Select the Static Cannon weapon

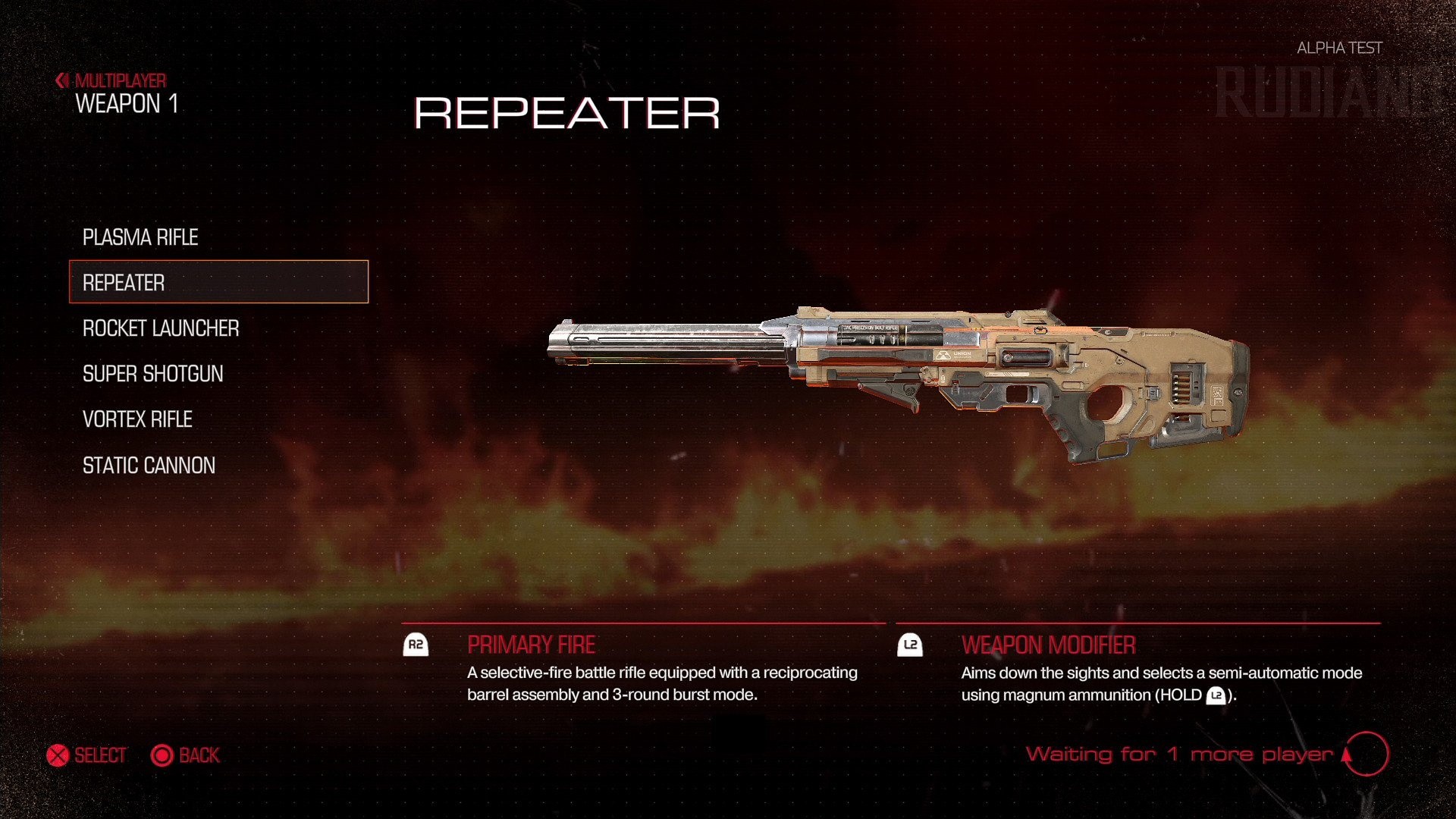click(x=148, y=465)
